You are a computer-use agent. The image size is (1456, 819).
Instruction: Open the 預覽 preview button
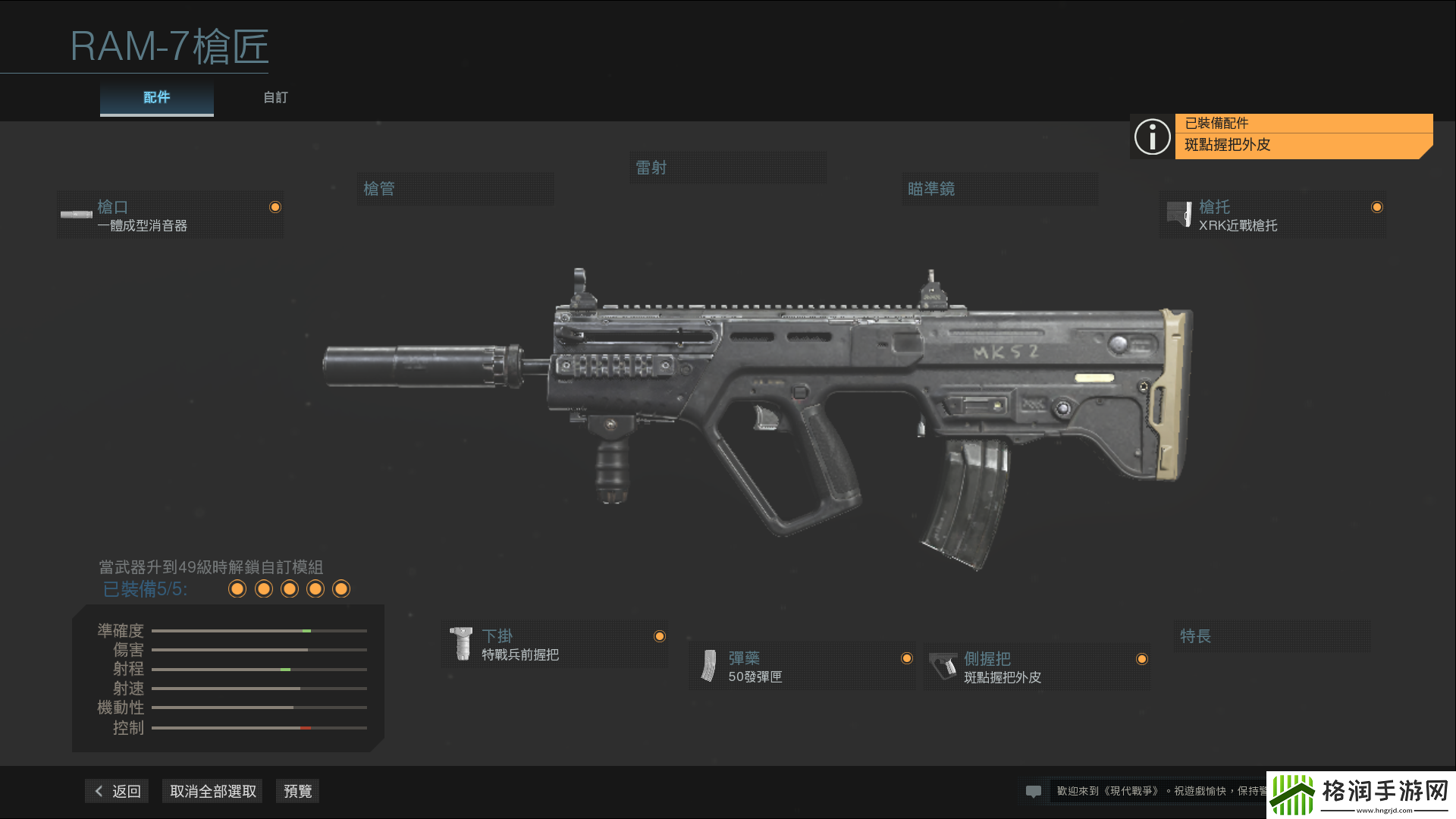click(297, 791)
